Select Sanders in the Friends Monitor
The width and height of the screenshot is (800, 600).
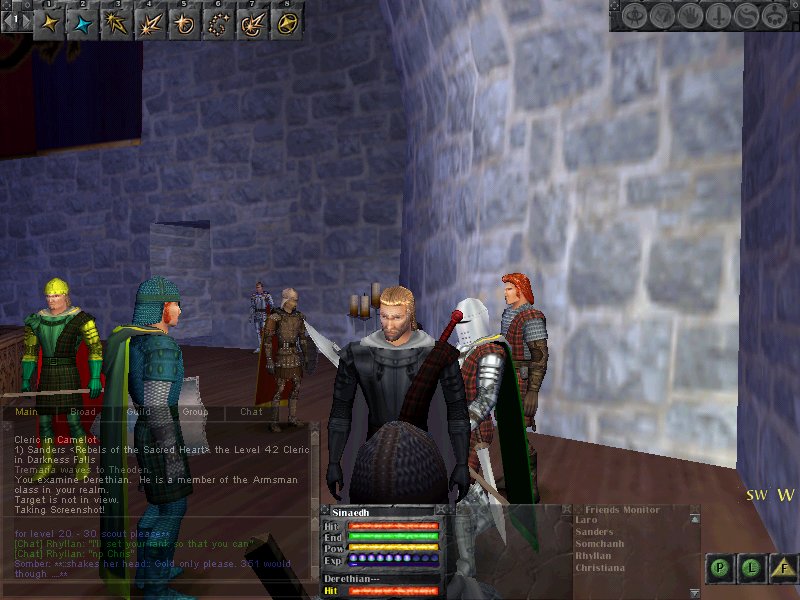(594, 532)
